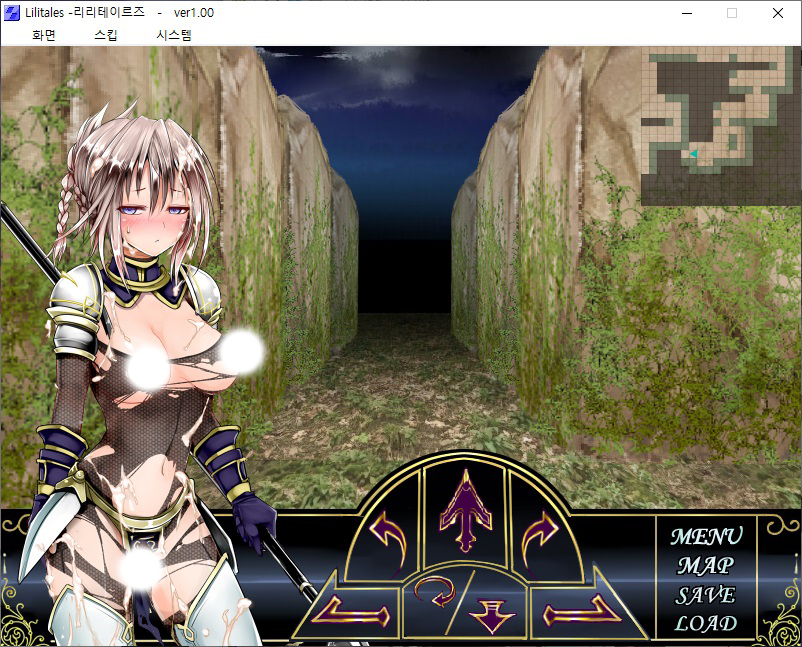
Task: Turn left with the curved left arrow
Action: (x=387, y=530)
